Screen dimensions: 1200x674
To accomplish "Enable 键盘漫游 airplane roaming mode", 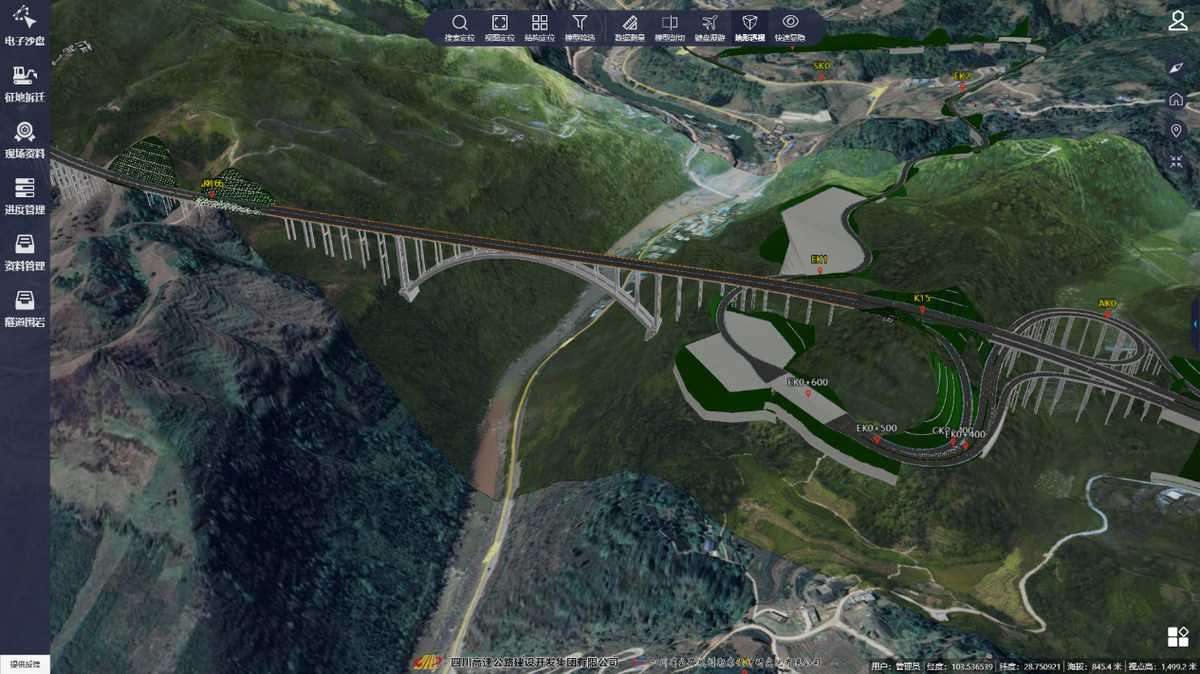I will click(710, 27).
